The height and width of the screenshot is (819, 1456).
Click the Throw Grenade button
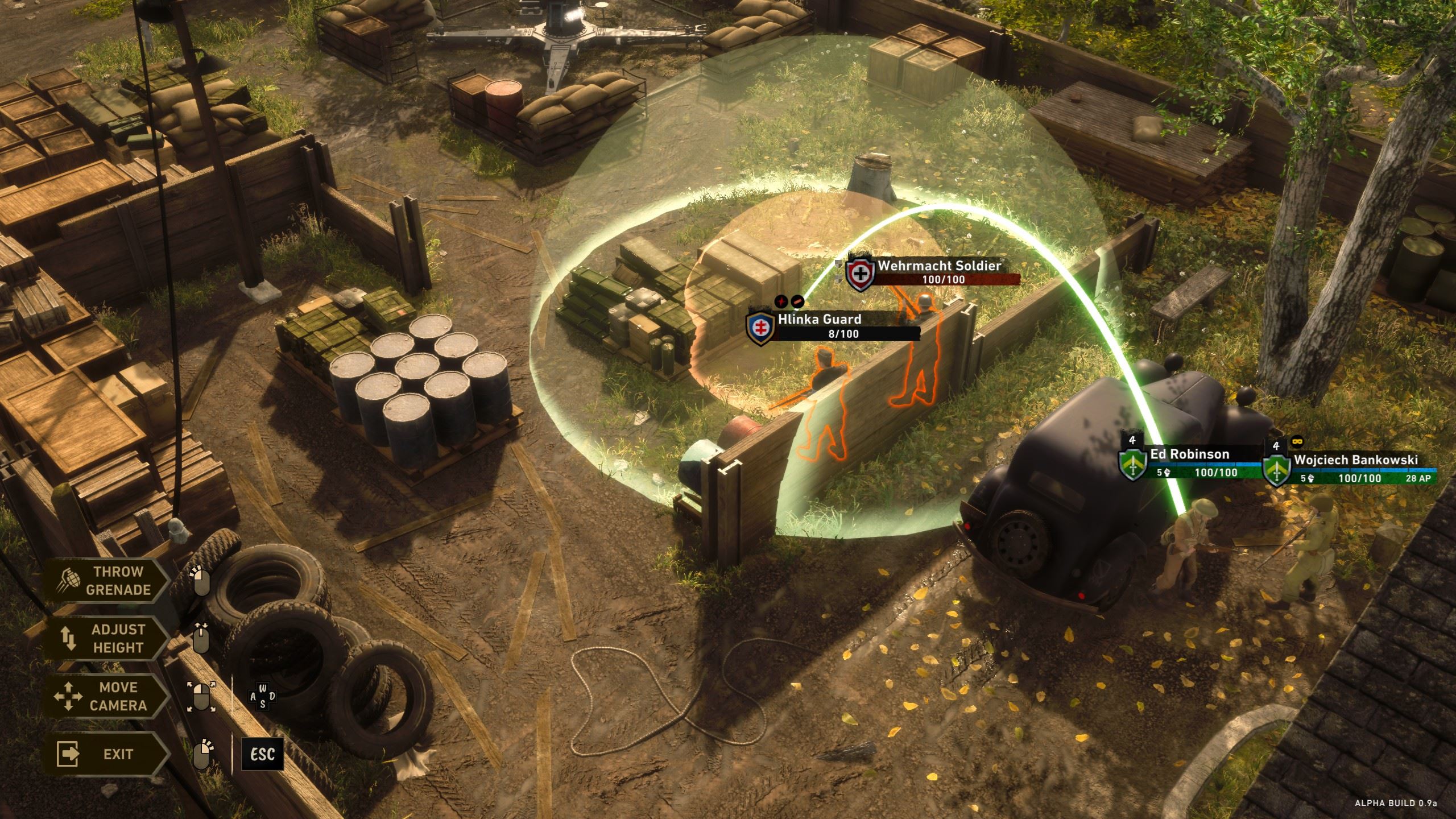click(x=107, y=581)
